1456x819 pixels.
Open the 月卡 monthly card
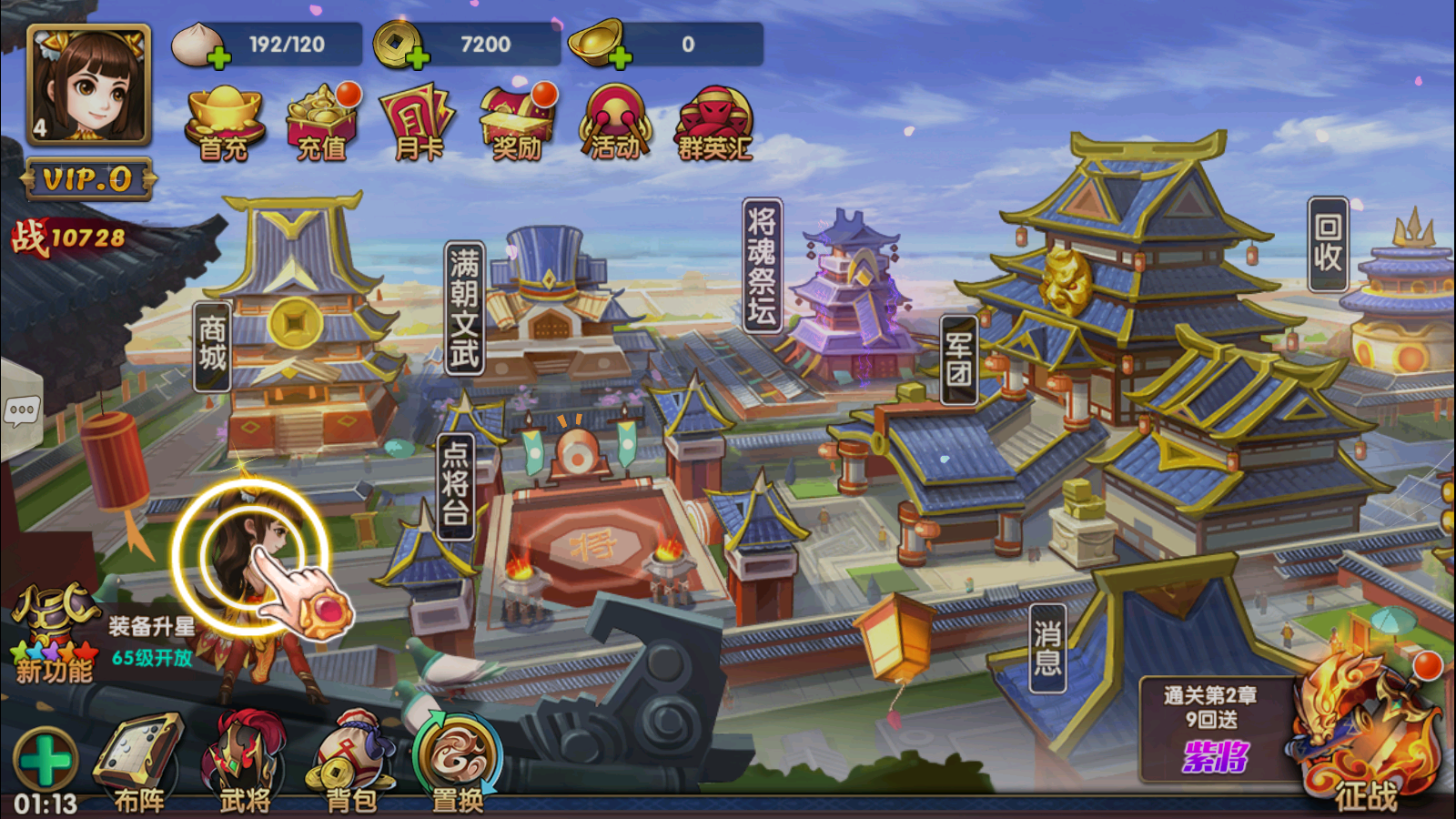[419, 124]
